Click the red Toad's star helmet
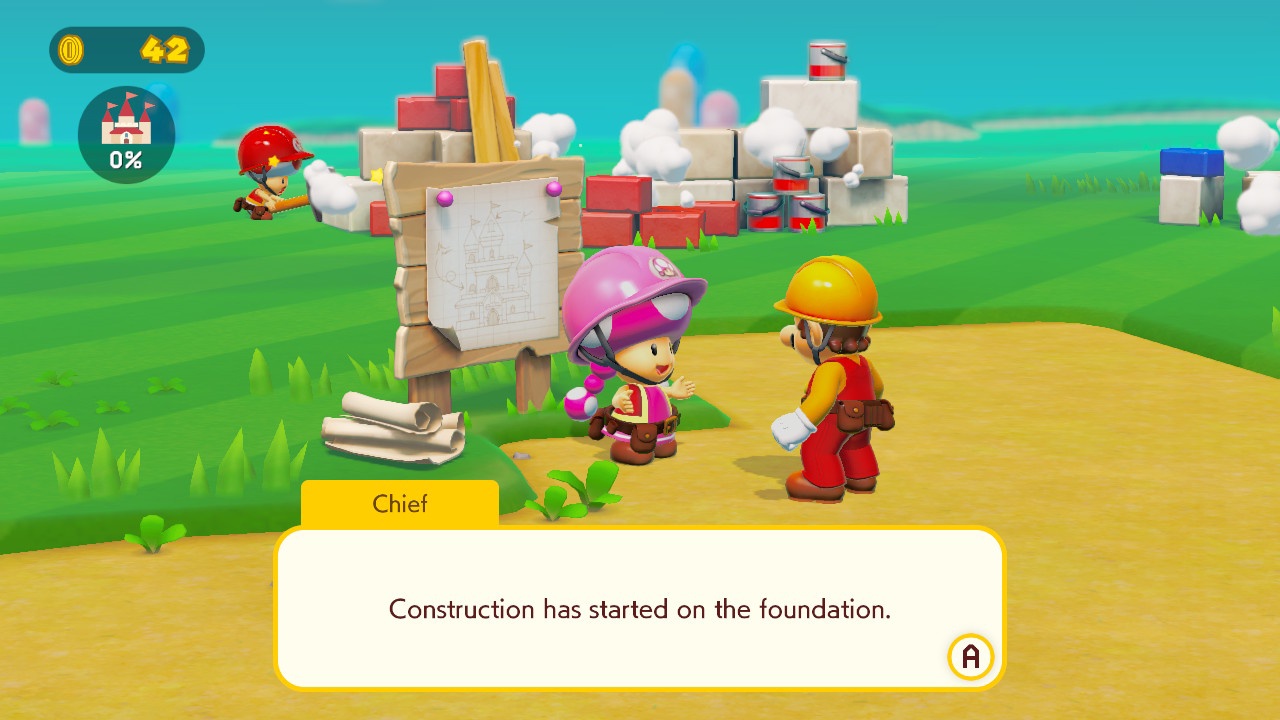The image size is (1280, 720). [272, 150]
